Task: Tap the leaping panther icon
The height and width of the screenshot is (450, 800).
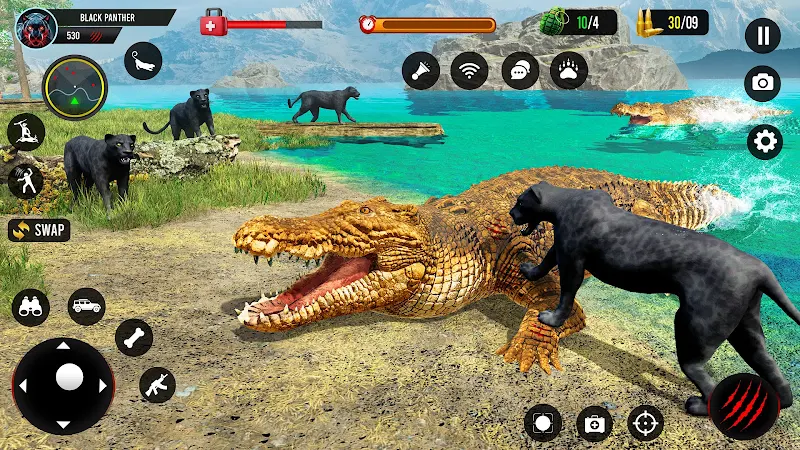Action: click(143, 61)
